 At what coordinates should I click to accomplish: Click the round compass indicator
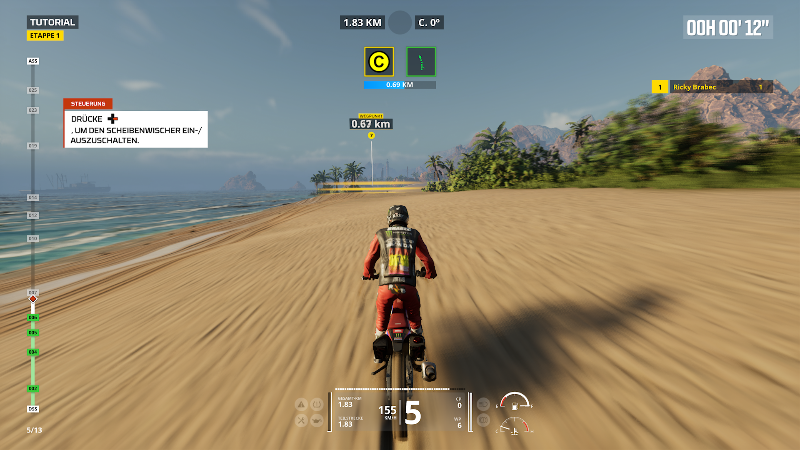[400, 22]
